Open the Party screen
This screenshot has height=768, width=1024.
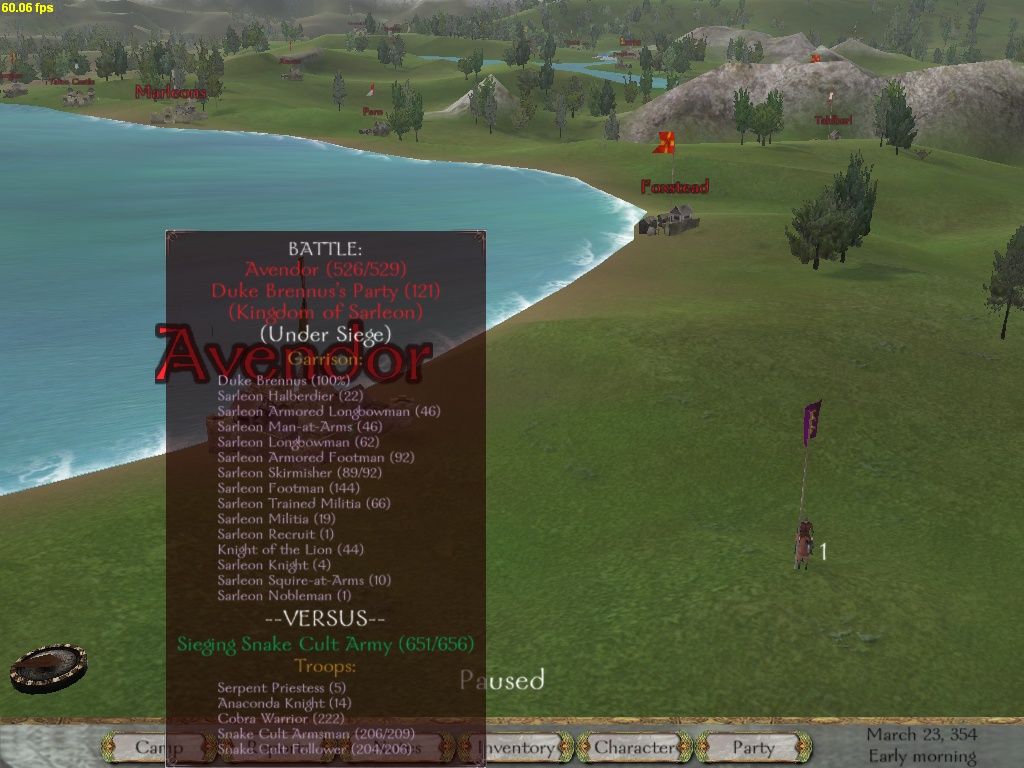(x=753, y=747)
